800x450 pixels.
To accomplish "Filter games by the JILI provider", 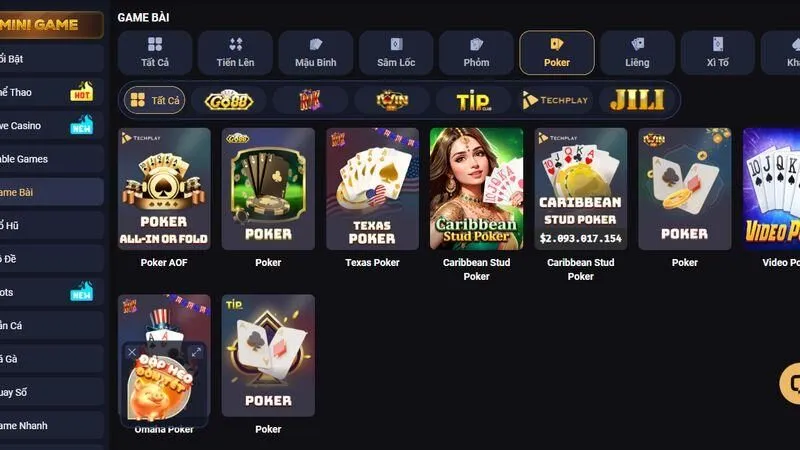I will point(637,100).
